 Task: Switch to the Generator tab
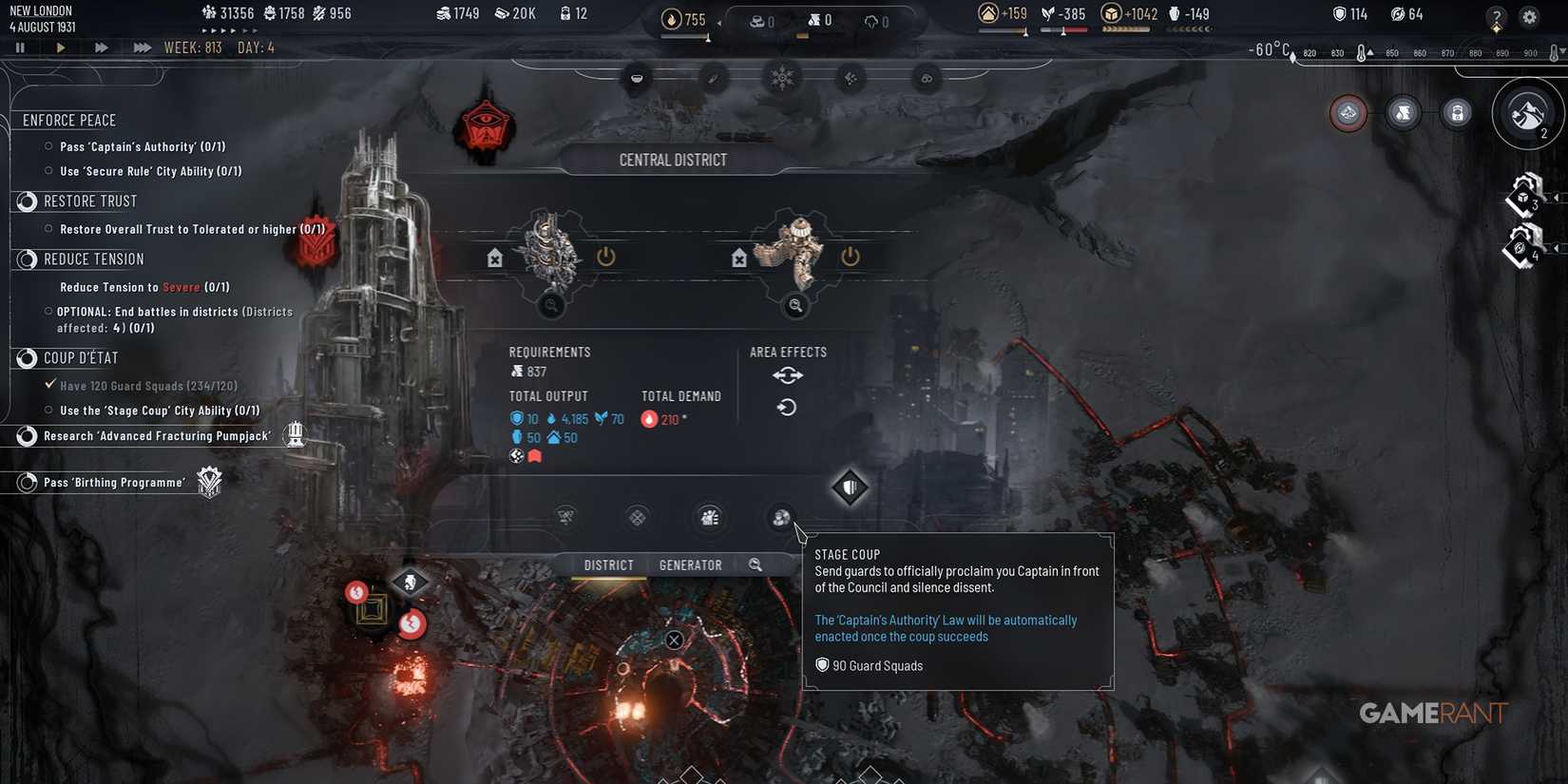(690, 564)
